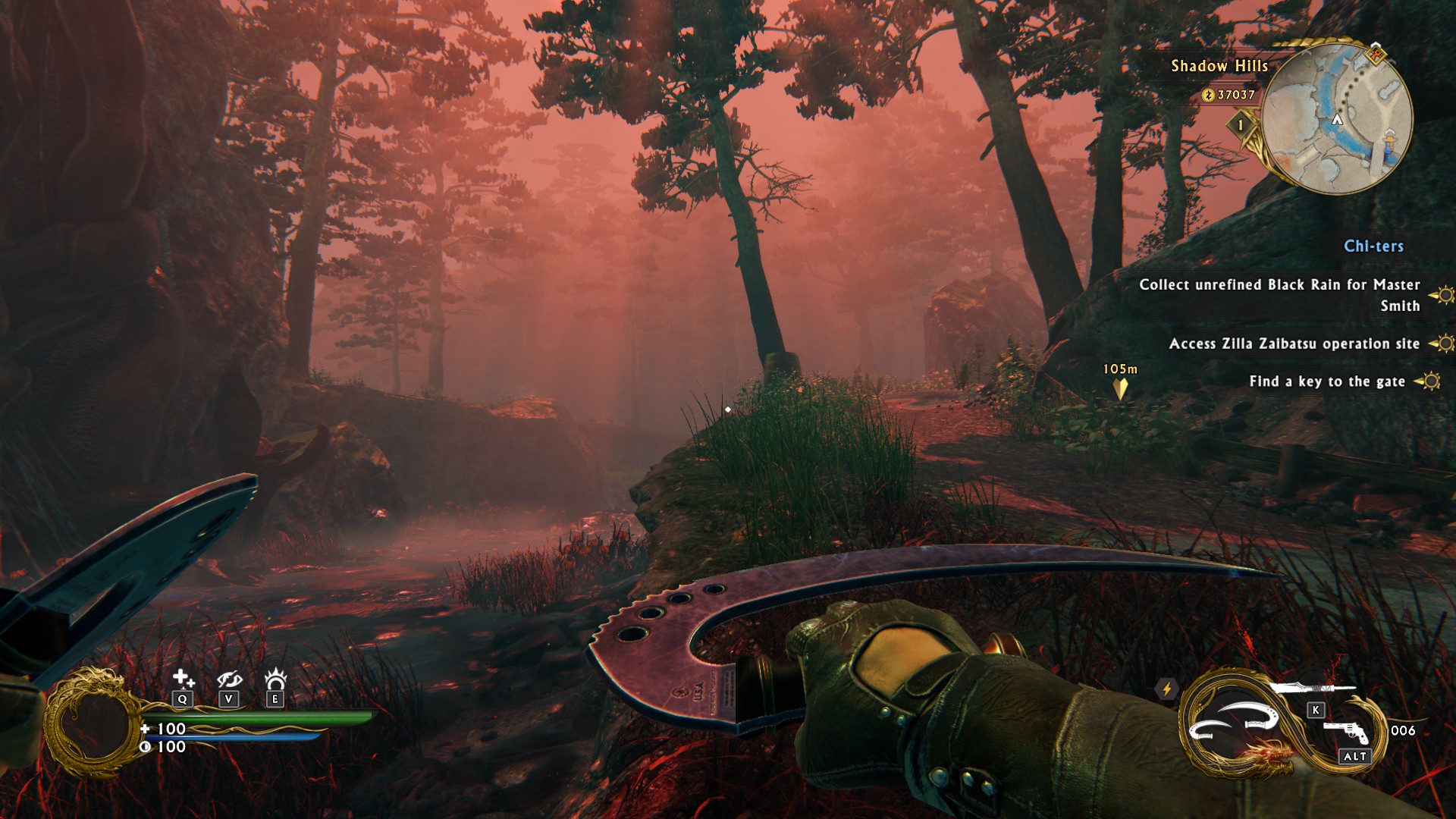This screenshot has width=1456, height=819.
Task: Open the circular minimap
Action: pyautogui.click(x=1337, y=118)
